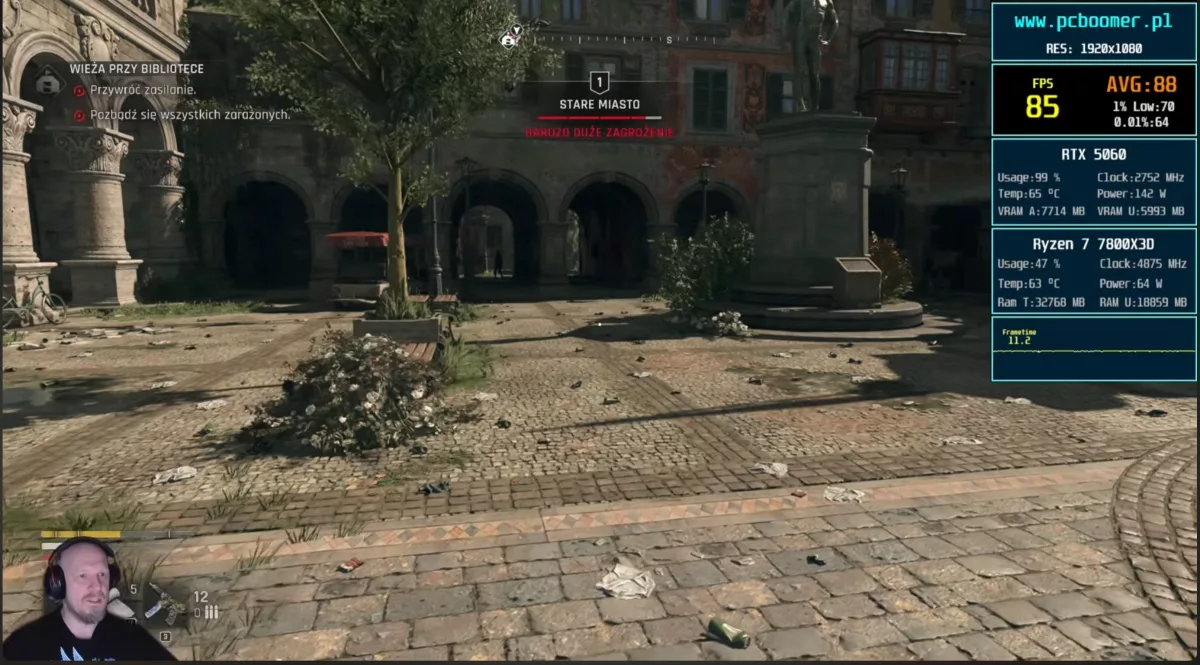This screenshot has height=665, width=1200.
Task: Select the objective to eliminate all infected
Action: (x=190, y=114)
